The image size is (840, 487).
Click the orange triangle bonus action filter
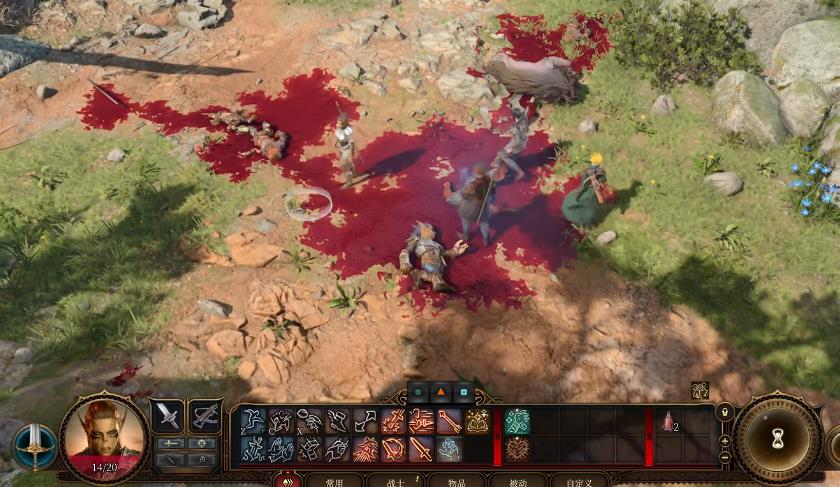(441, 392)
